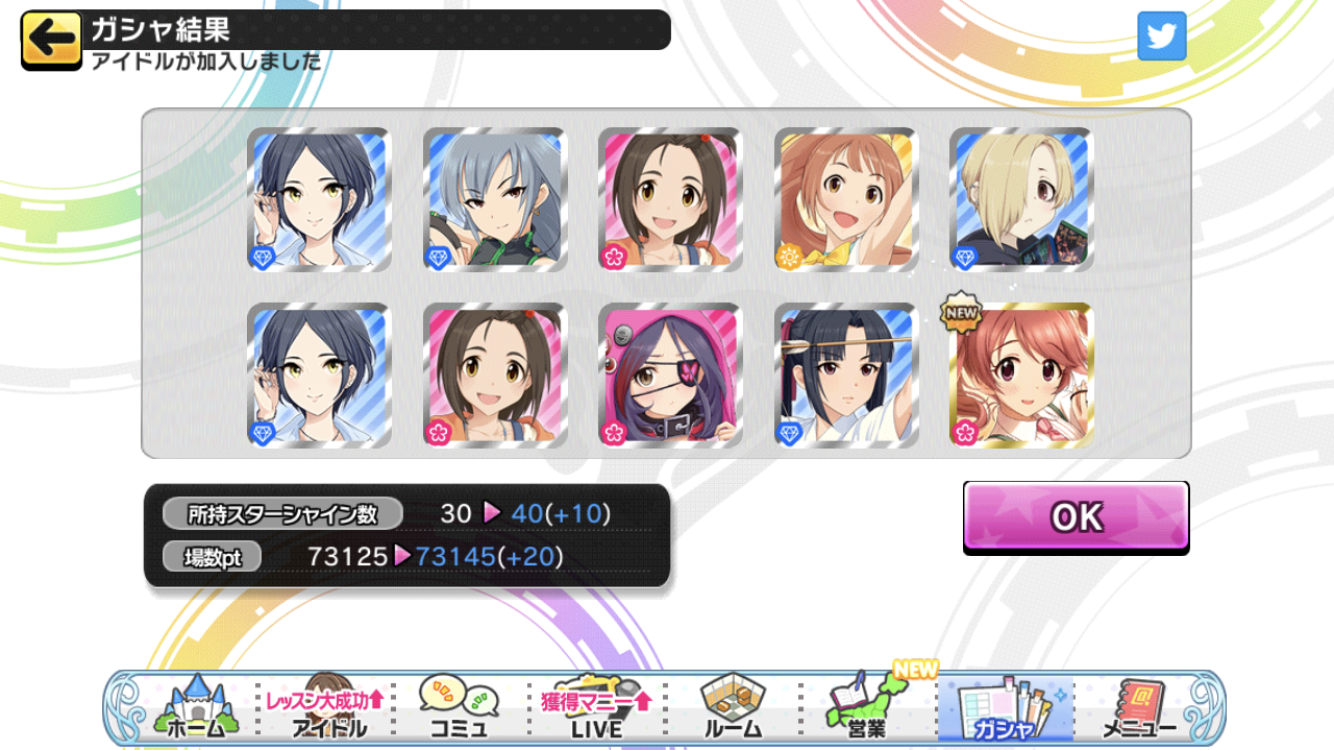Select the NEW gold-framed pink-haired idol card
Screen dimensions: 1334x750
1021,375
